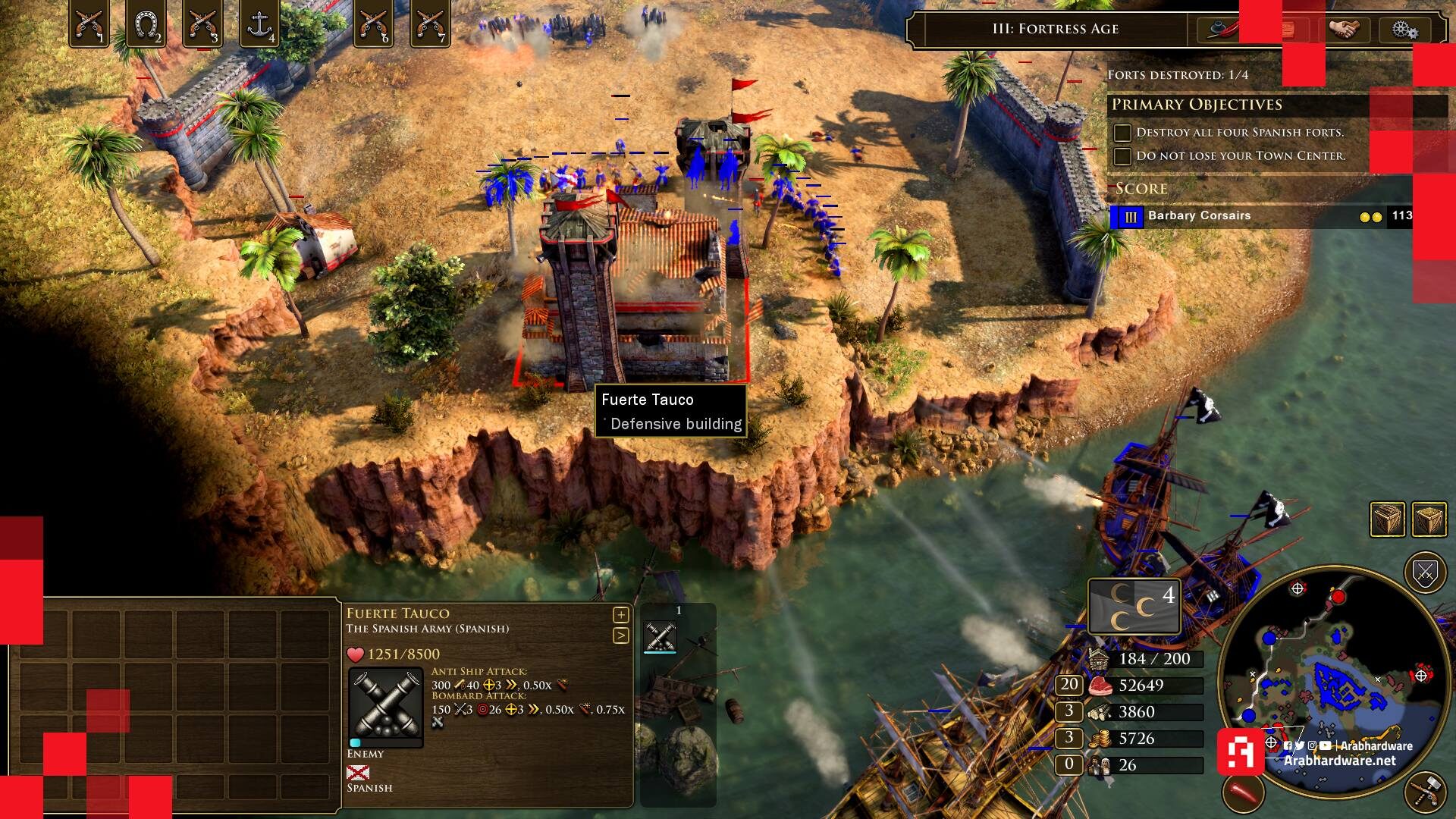Select the anchor naval control group
The height and width of the screenshot is (819, 1456).
(259, 24)
